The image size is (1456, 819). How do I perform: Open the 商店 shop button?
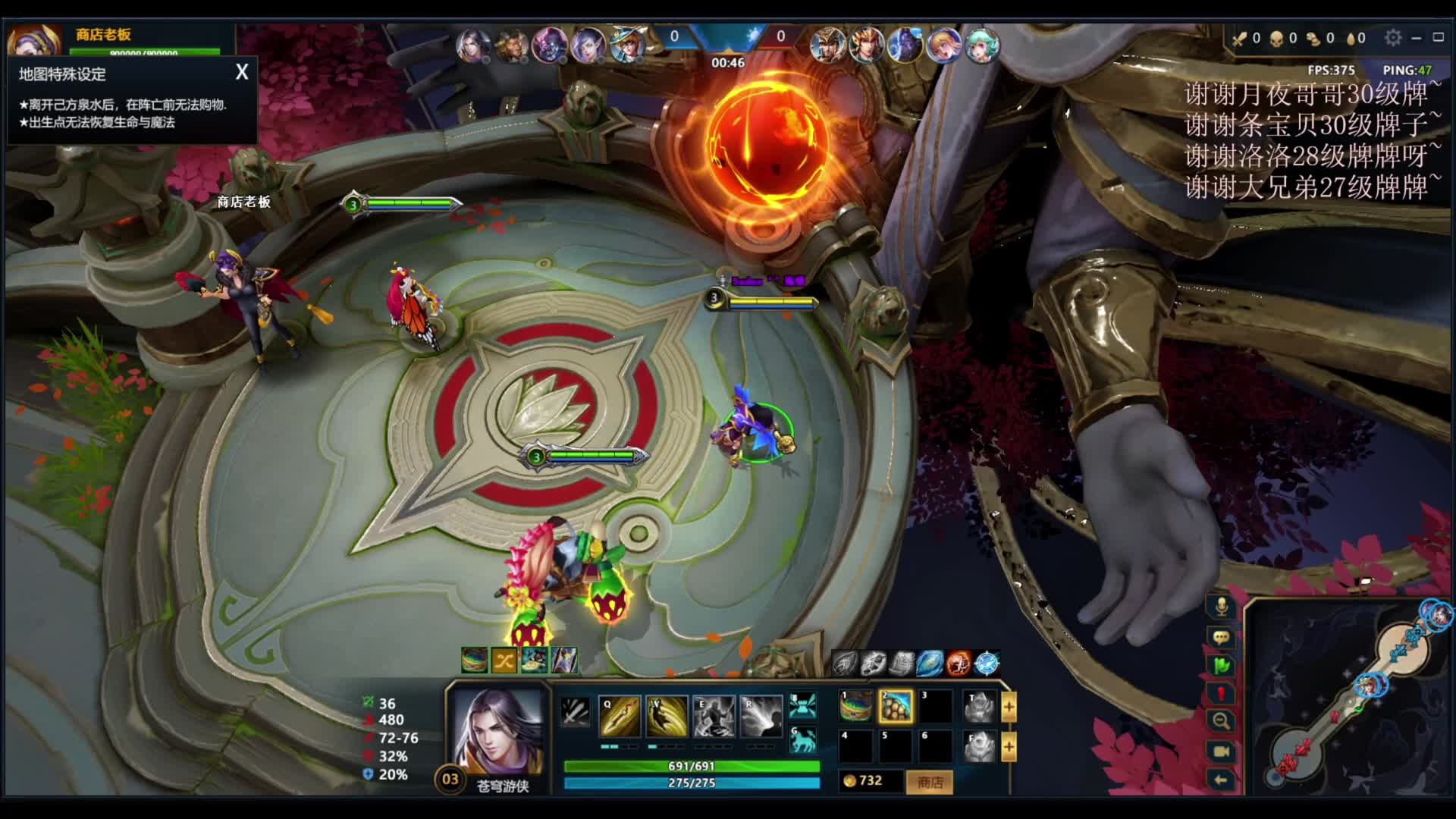930,782
